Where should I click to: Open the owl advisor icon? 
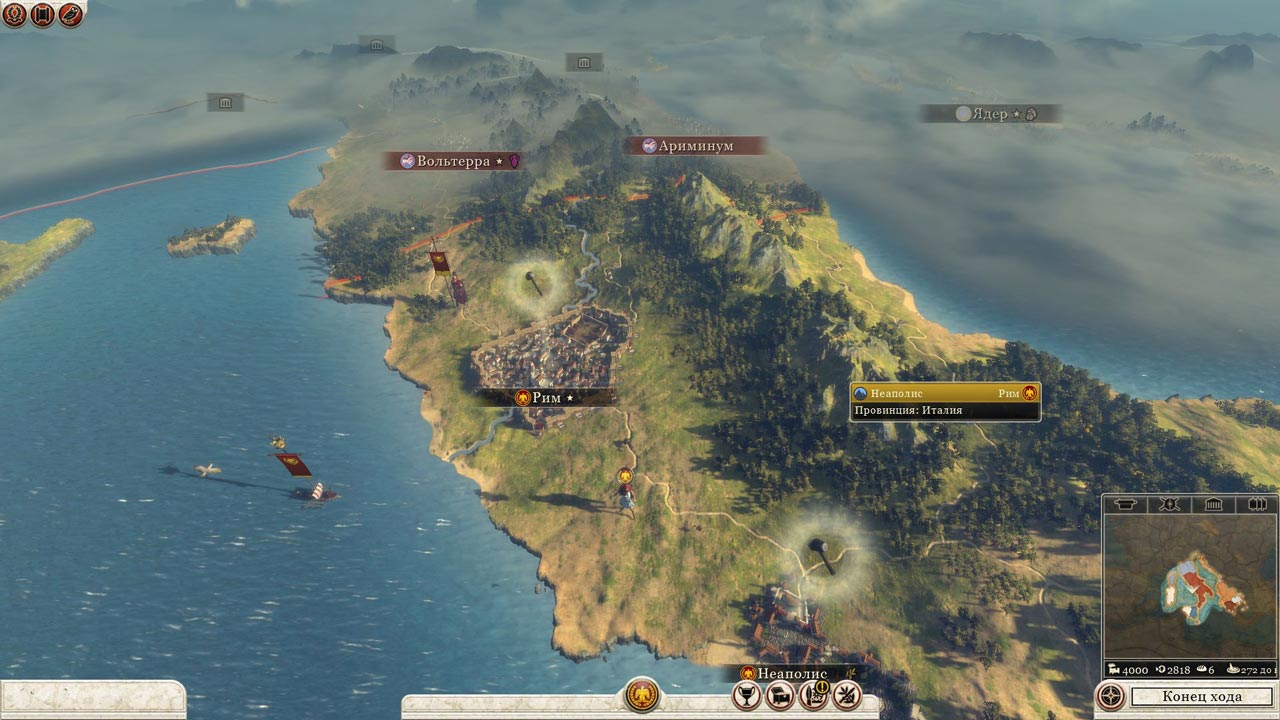tap(71, 15)
